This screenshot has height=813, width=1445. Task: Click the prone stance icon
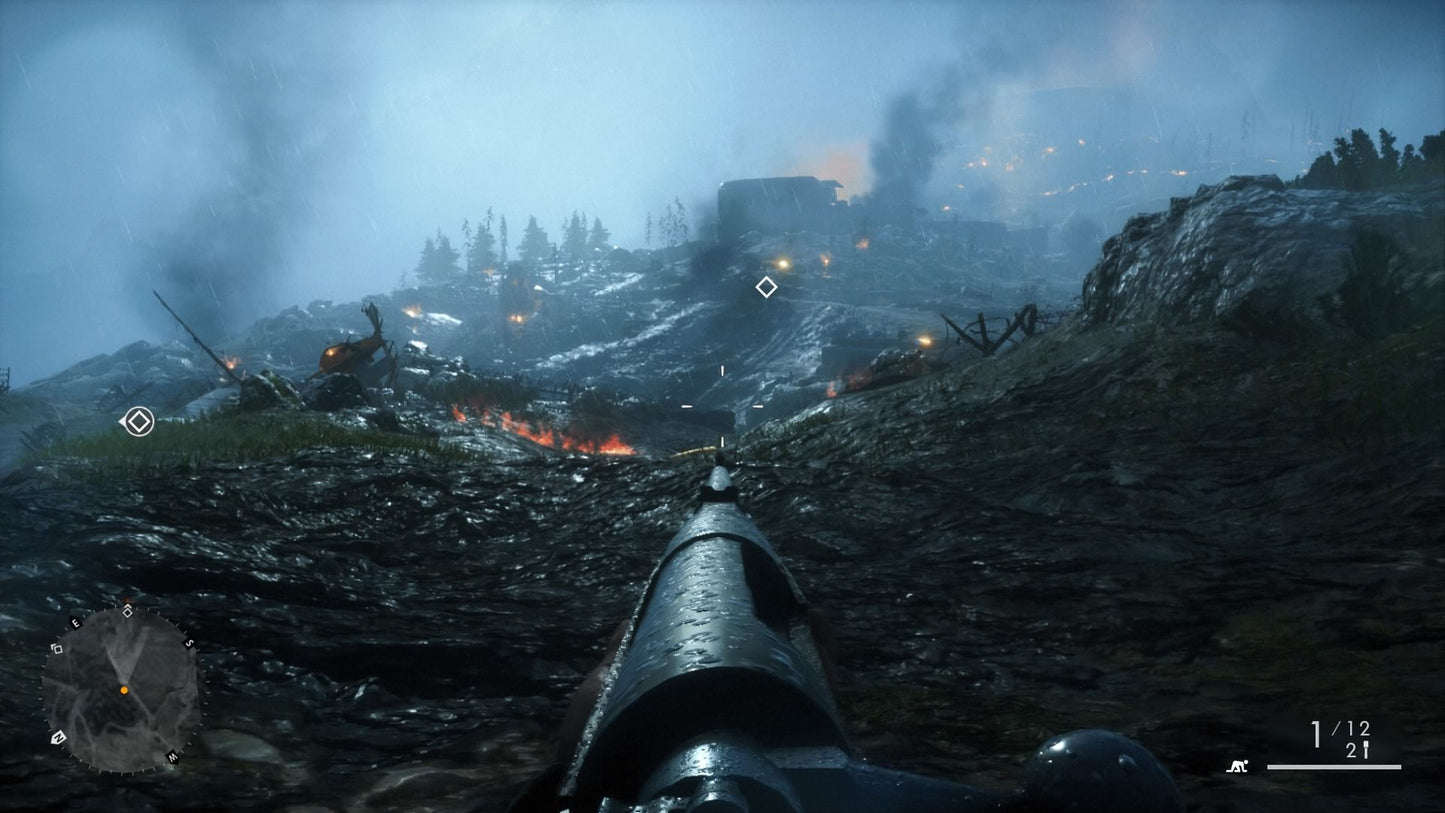[1239, 767]
